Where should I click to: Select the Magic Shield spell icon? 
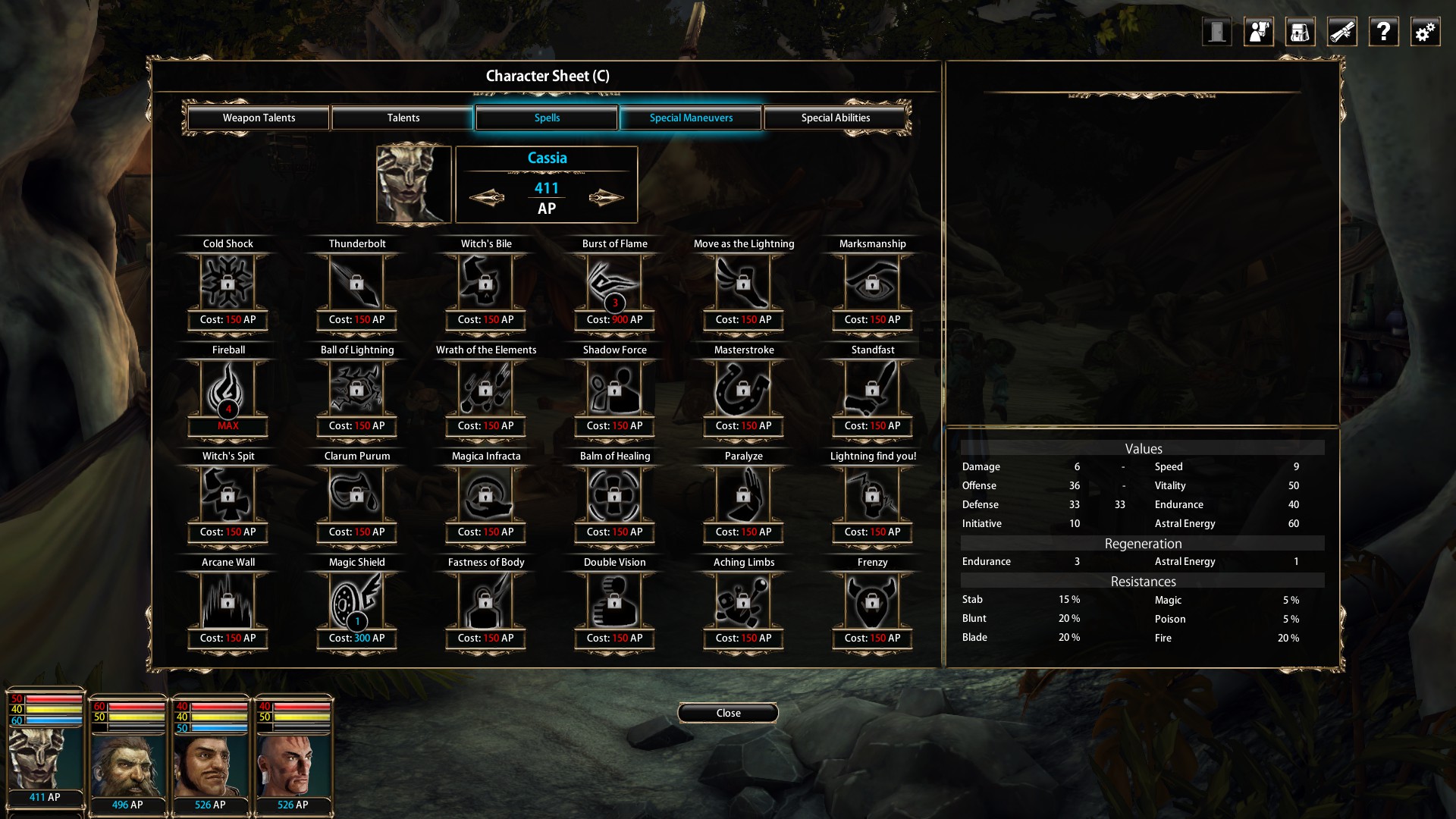[356, 601]
